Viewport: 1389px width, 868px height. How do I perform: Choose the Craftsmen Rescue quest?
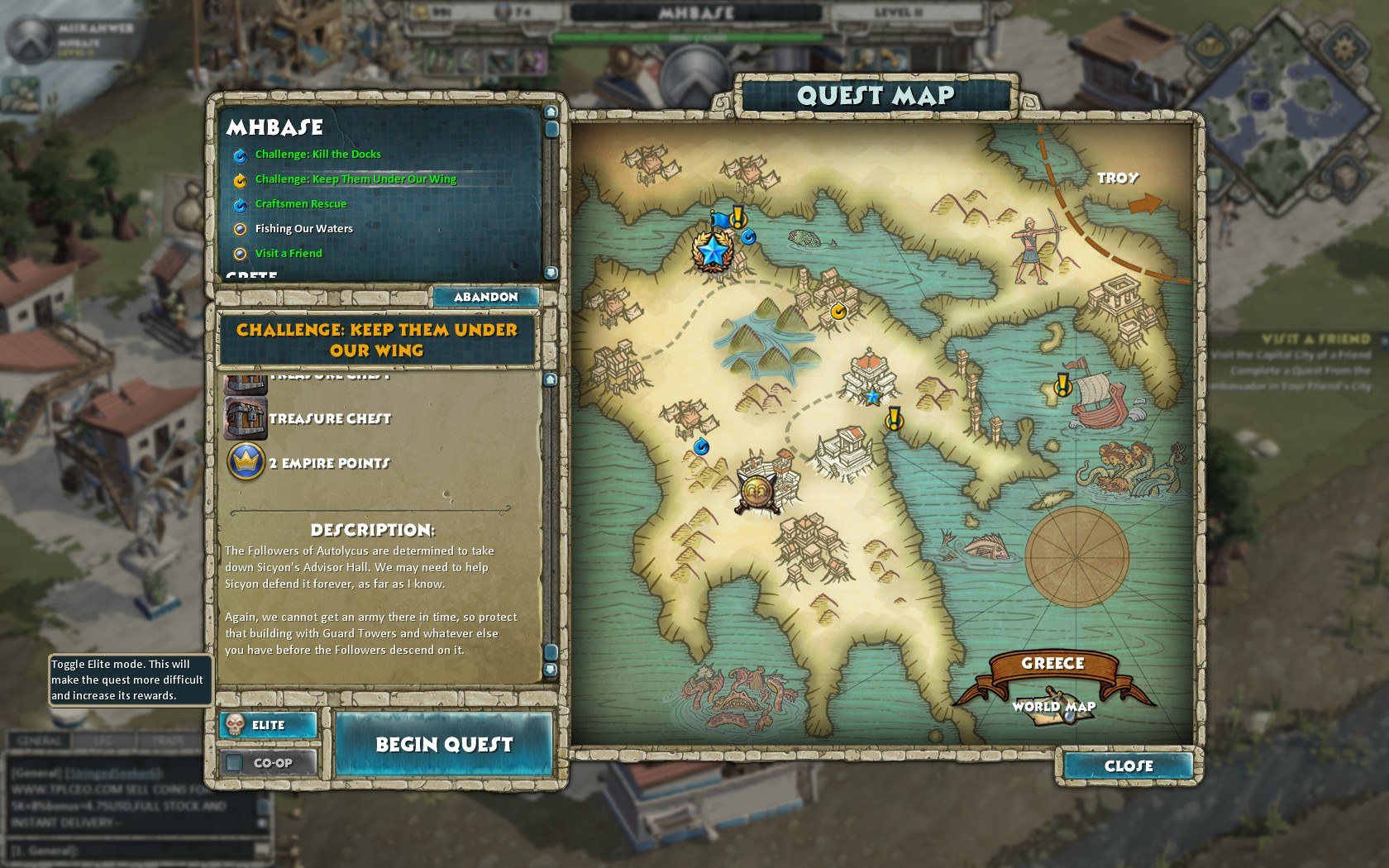click(301, 204)
